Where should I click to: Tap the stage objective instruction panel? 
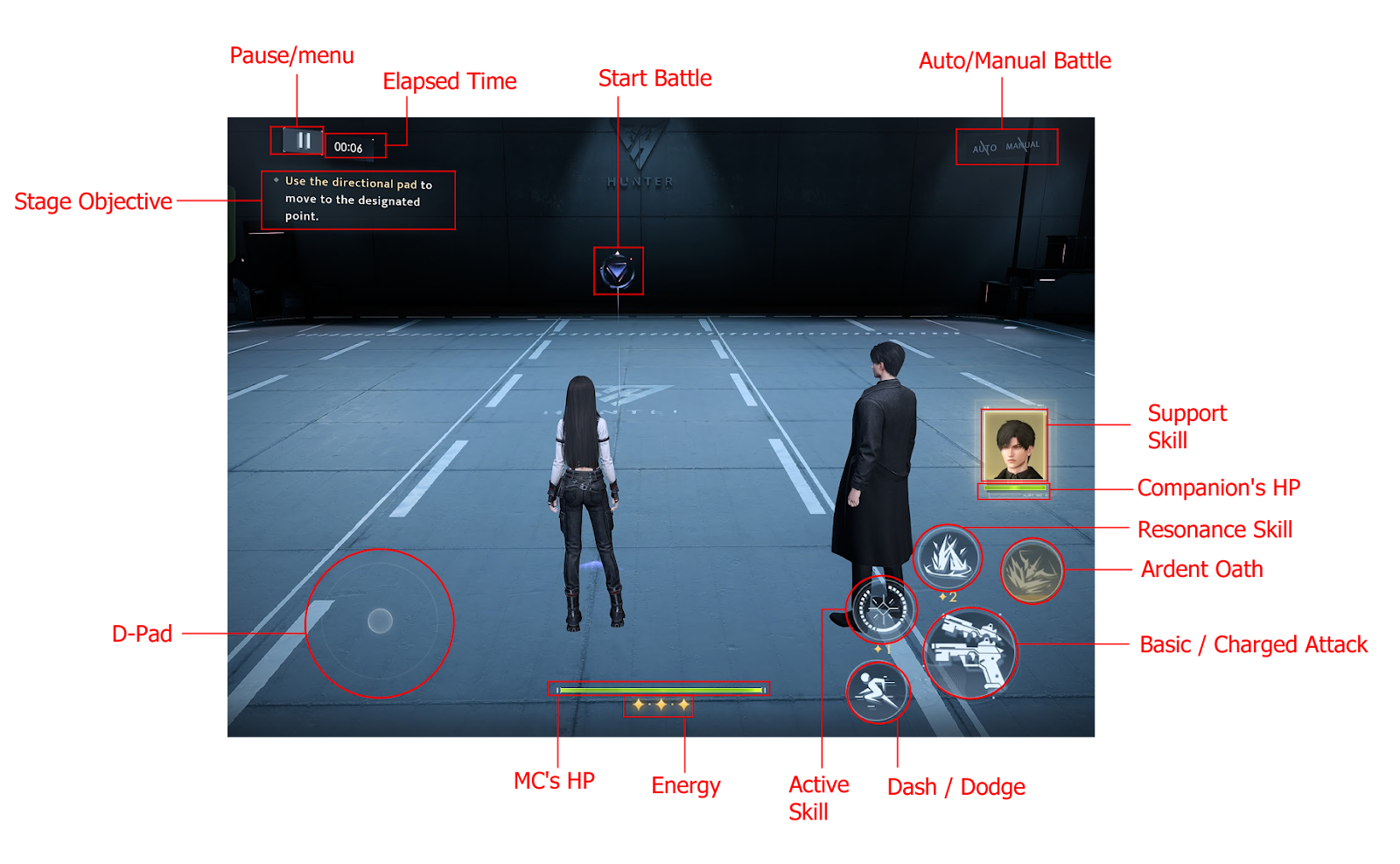click(x=359, y=200)
